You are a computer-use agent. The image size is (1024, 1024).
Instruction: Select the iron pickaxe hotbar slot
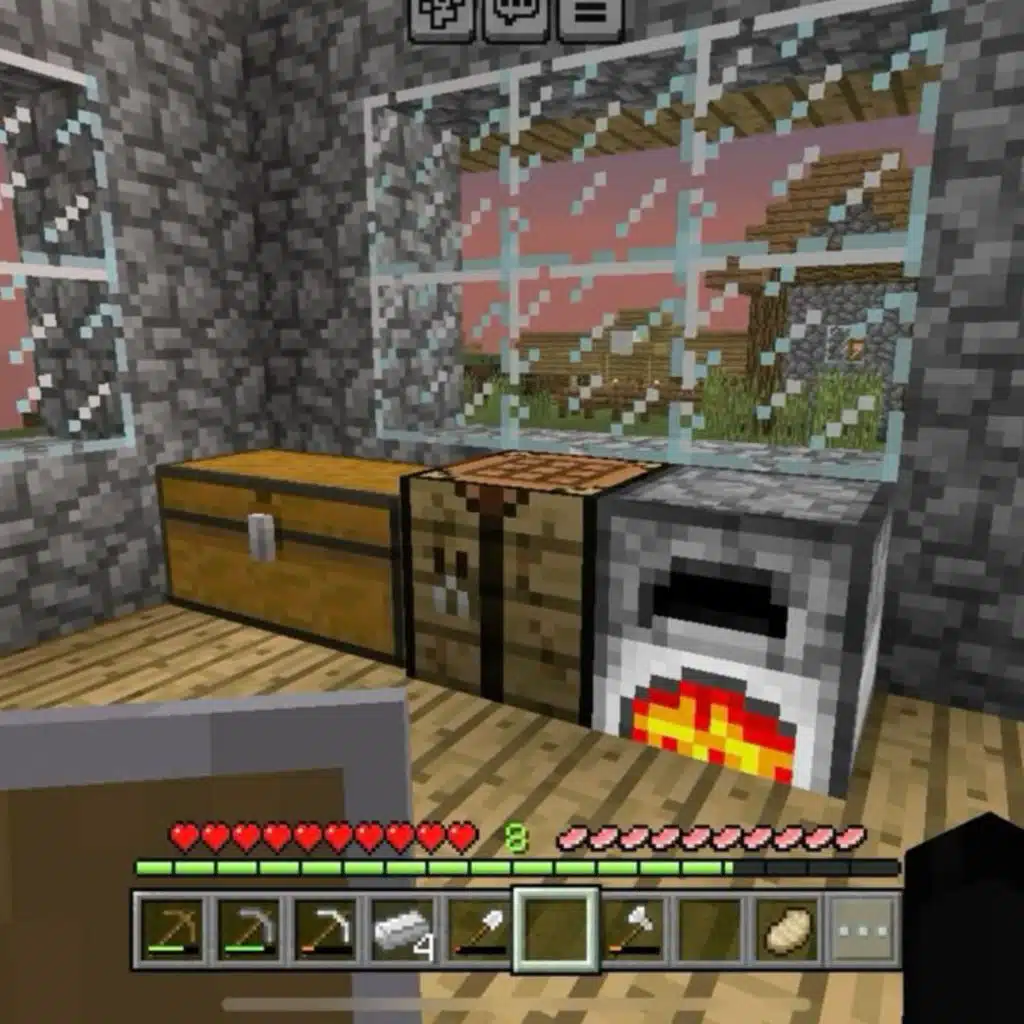[x=326, y=930]
